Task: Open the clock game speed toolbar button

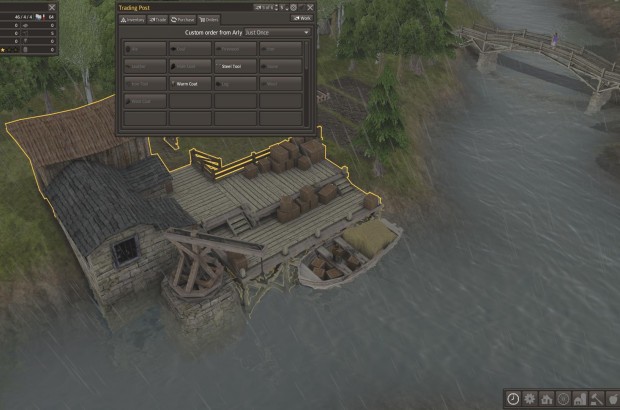Action: point(513,398)
